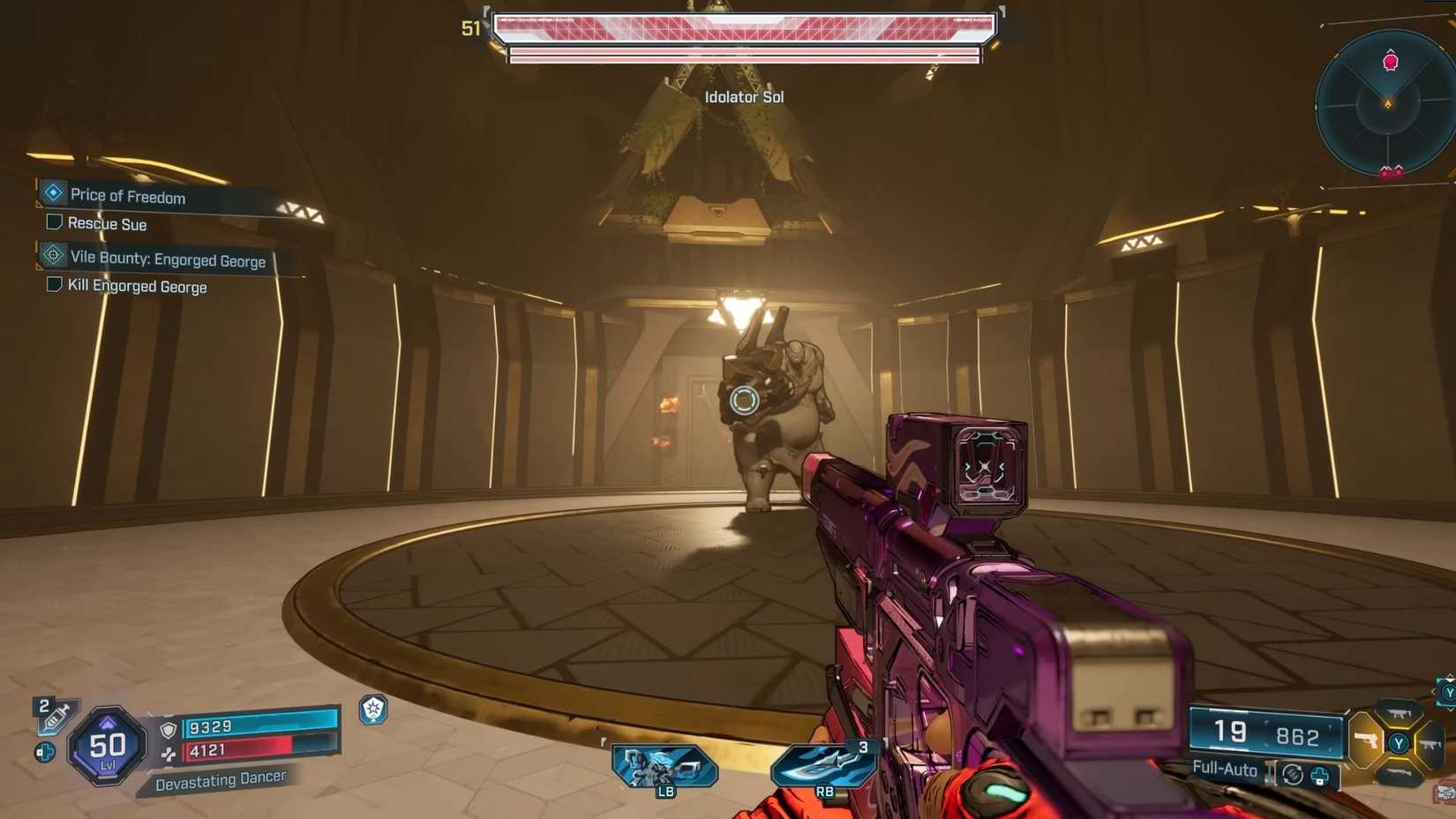Use the RB throwing blade ordnance icon

tap(824, 766)
